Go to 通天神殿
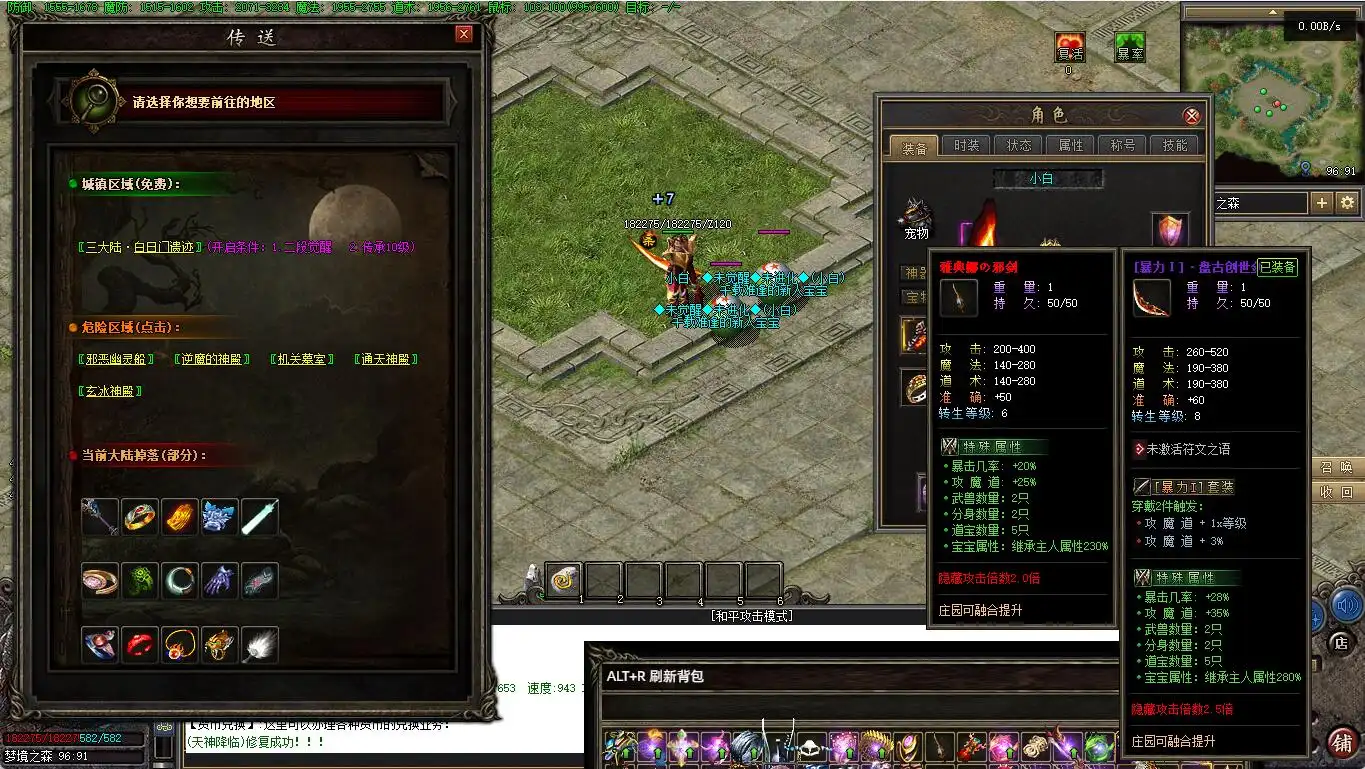This screenshot has width=1365, height=769. pyautogui.click(x=386, y=359)
